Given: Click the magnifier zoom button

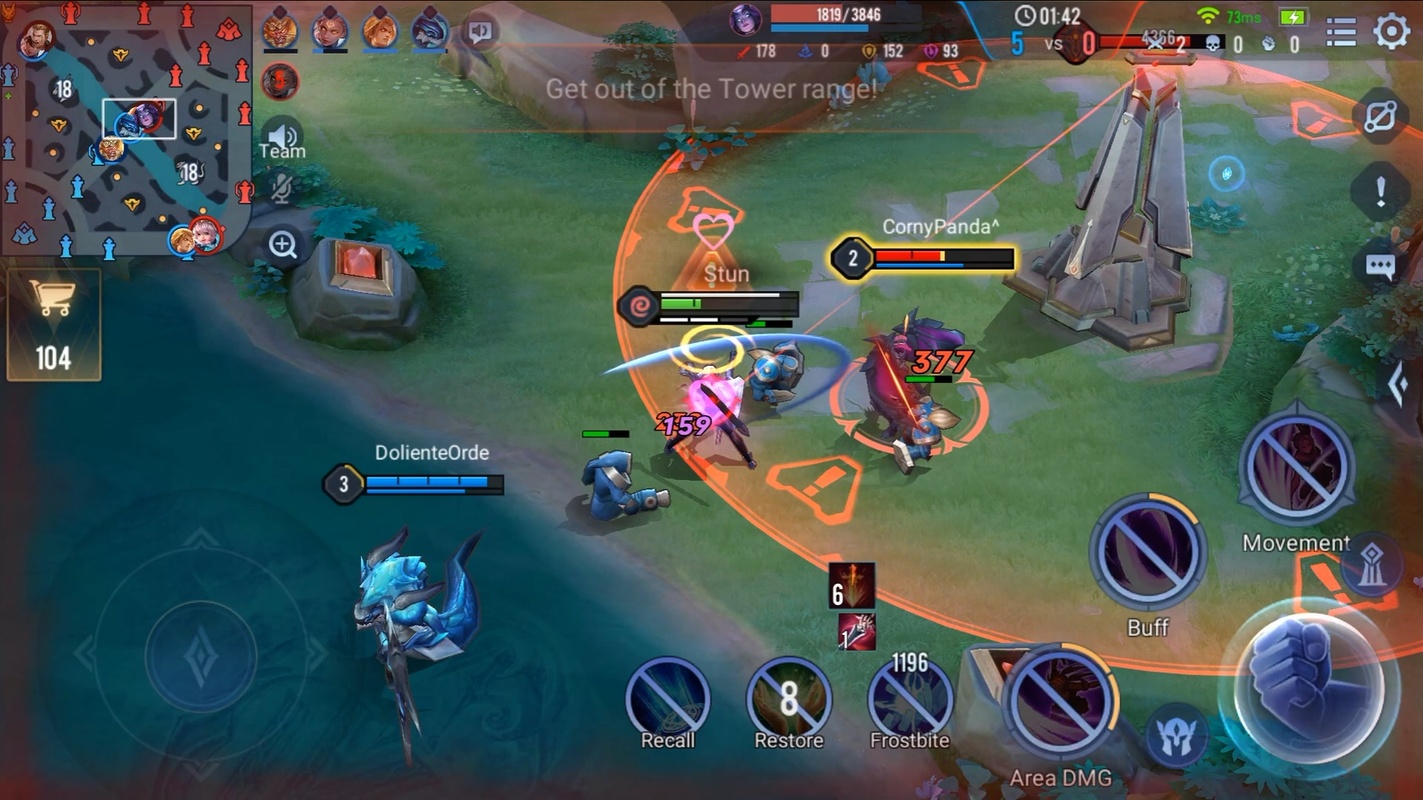Looking at the screenshot, I should point(283,245).
